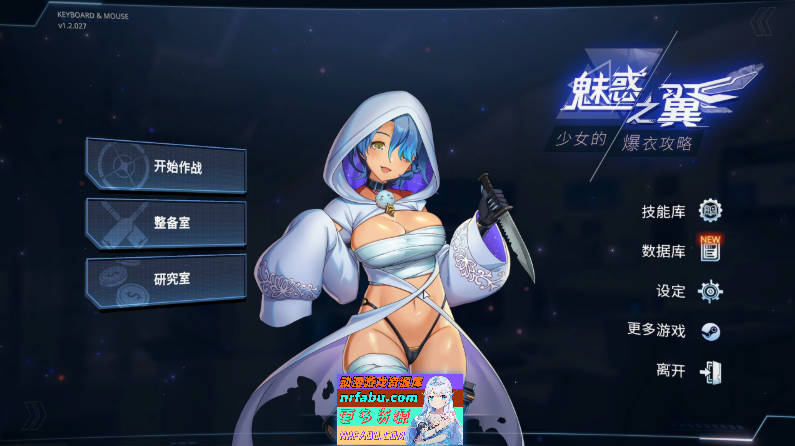Open the 整备室 preparation room
The width and height of the screenshot is (795, 446).
167,222
